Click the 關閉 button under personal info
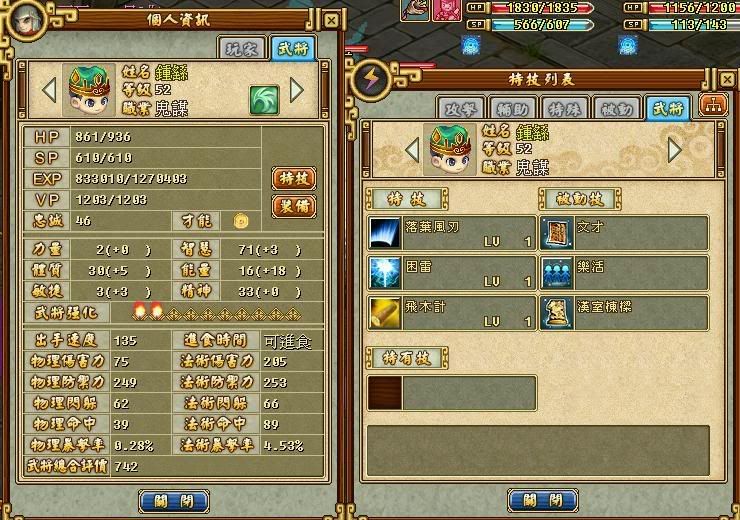 (173, 499)
